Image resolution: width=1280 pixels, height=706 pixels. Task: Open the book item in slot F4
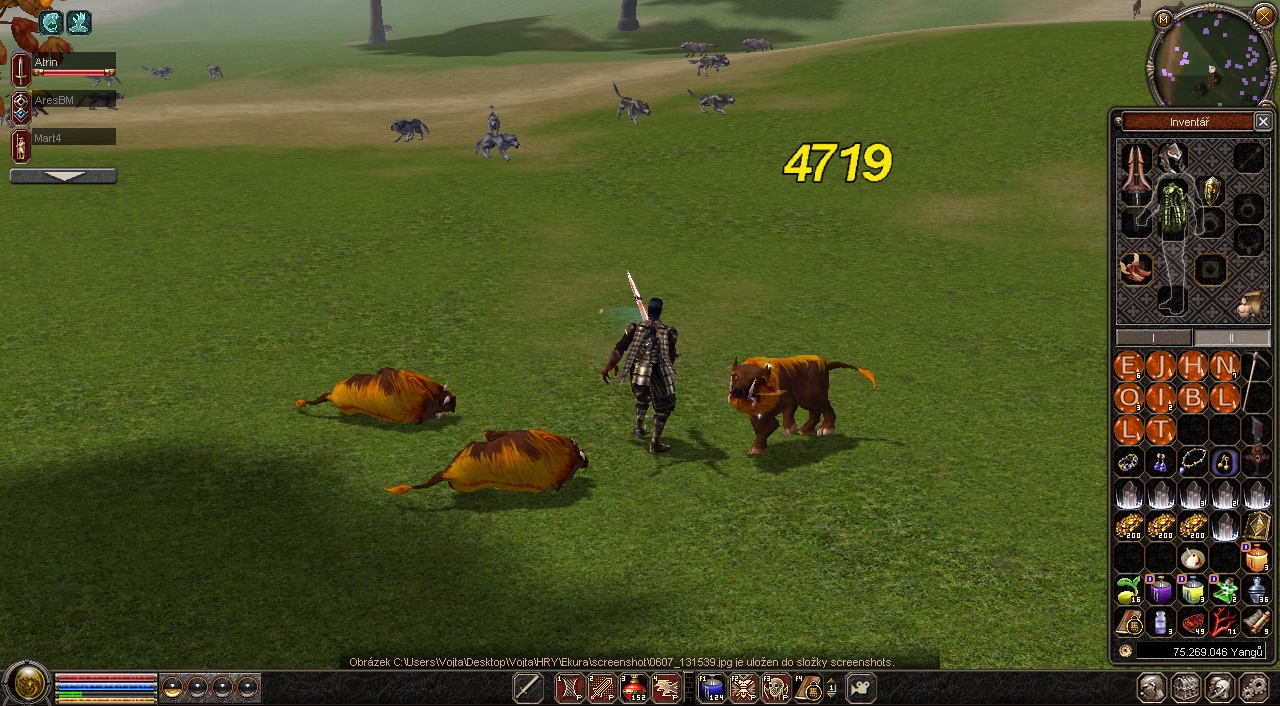807,688
